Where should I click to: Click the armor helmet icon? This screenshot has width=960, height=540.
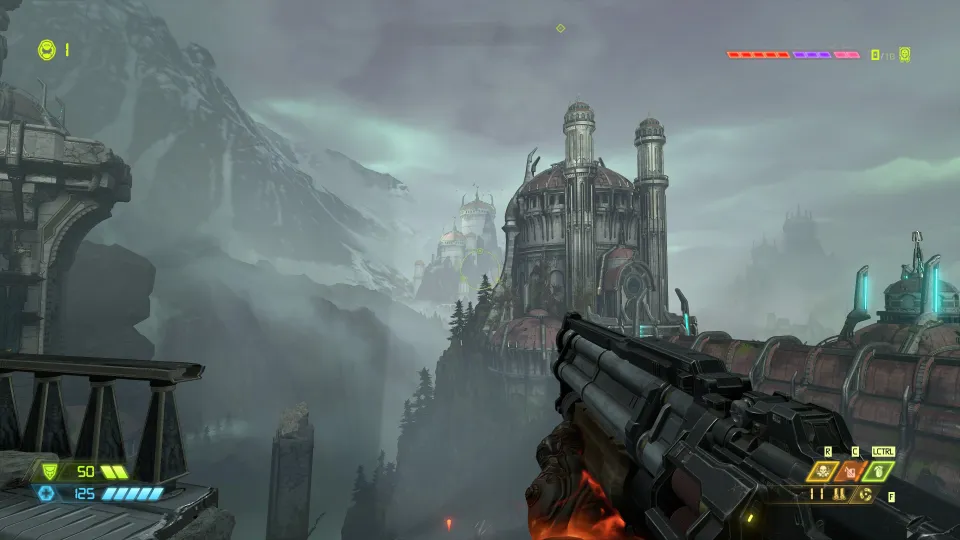pyautogui.click(x=46, y=470)
